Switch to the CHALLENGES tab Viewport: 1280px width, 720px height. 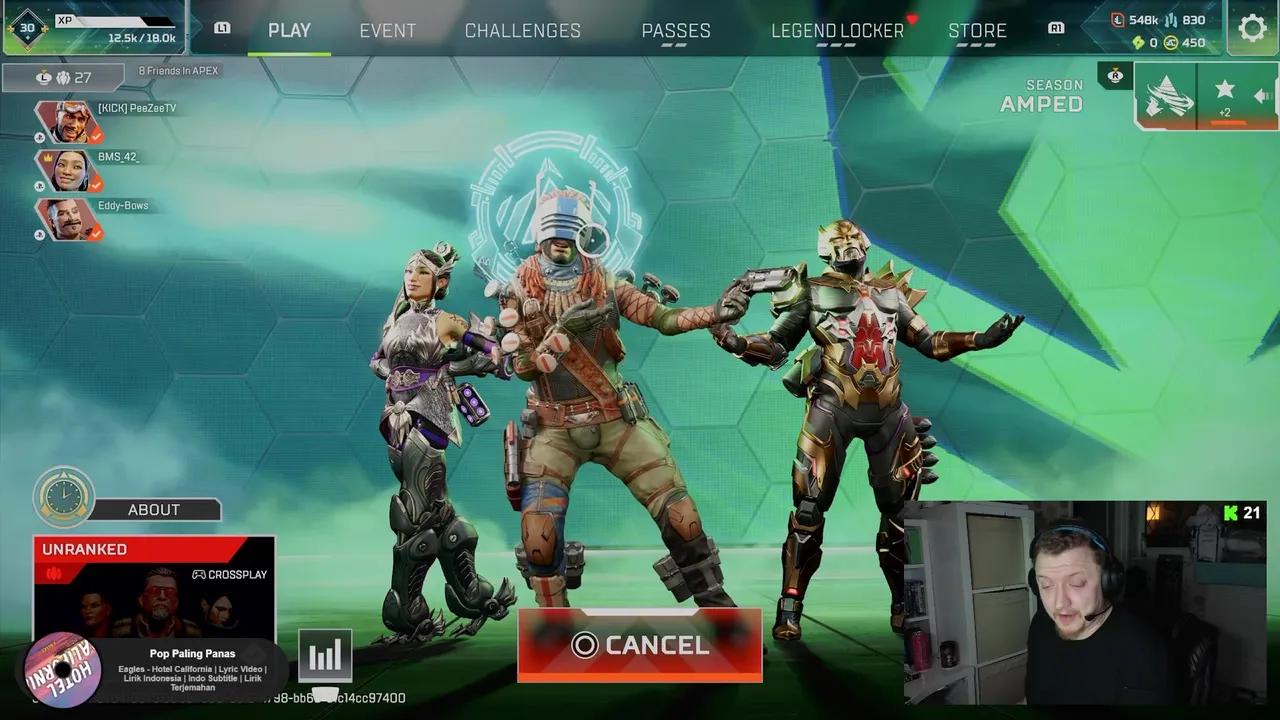(522, 30)
